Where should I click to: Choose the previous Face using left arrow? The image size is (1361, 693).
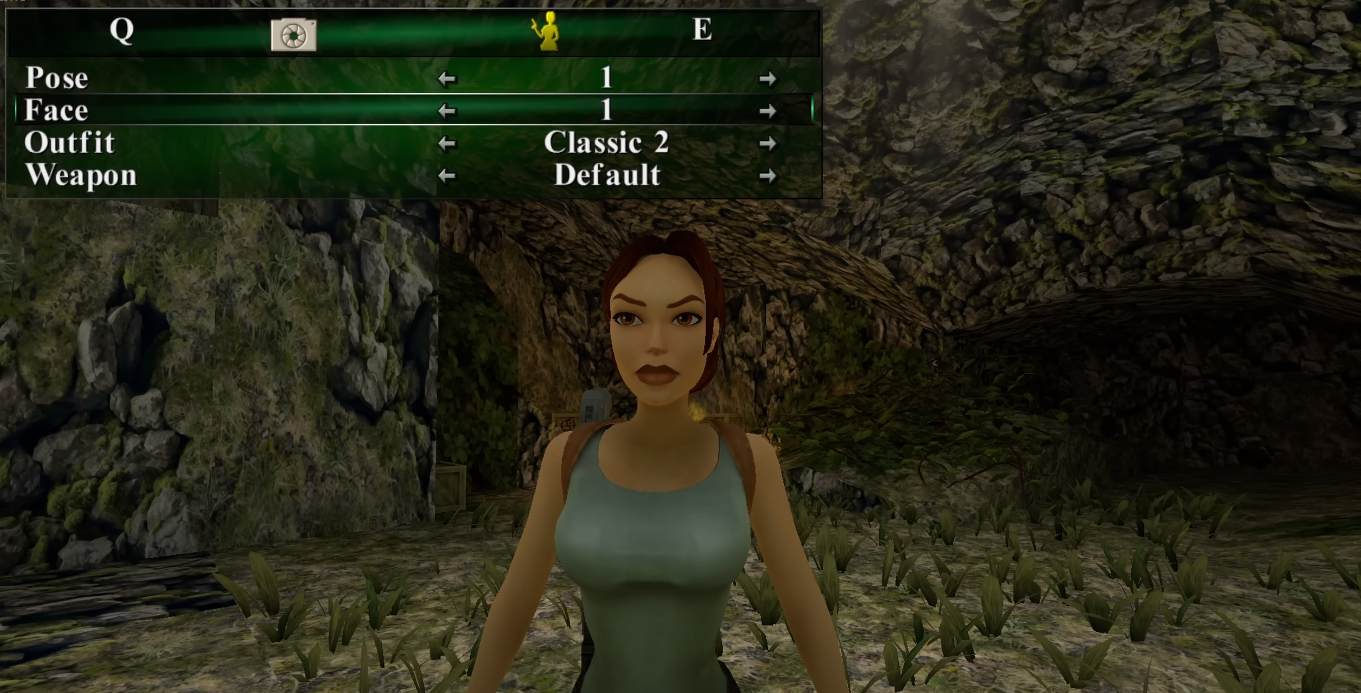tap(447, 111)
